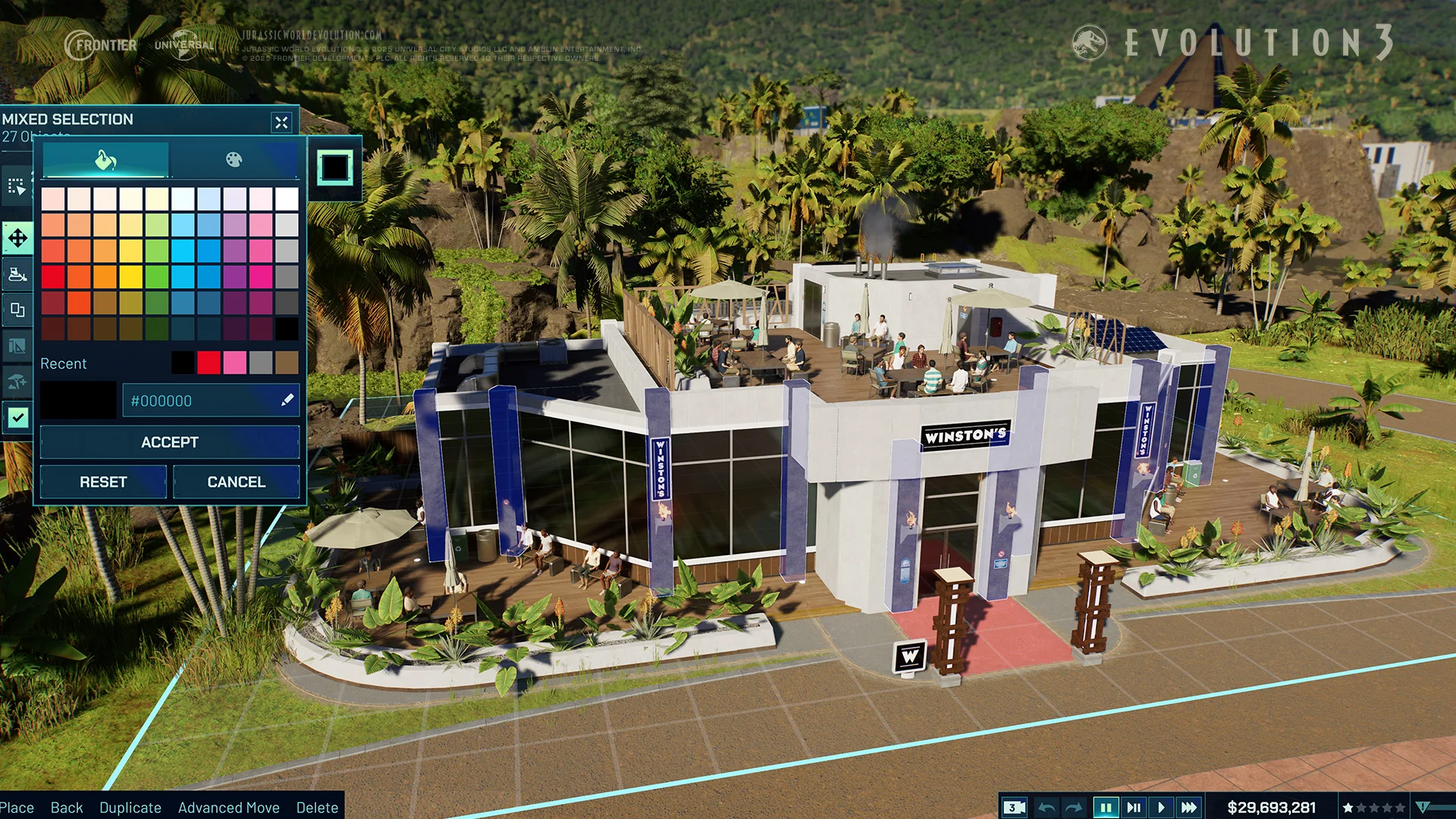The height and width of the screenshot is (819, 1456).
Task: Switch to the paint bucket swatches tab
Action: coord(105,160)
